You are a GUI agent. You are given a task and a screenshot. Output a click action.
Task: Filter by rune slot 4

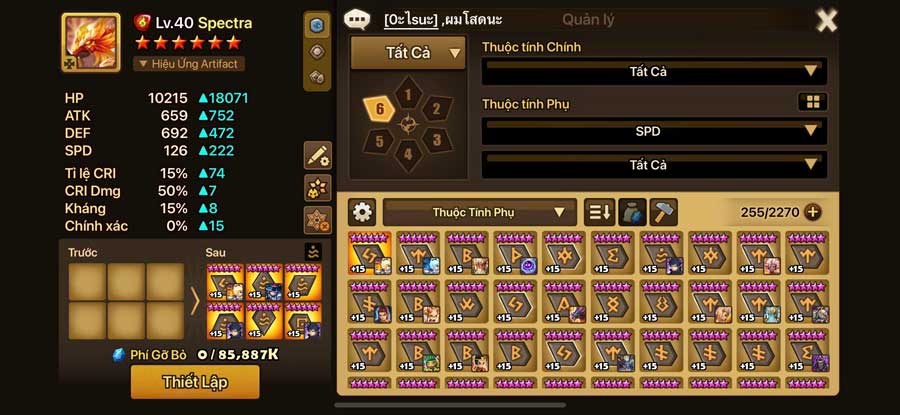coord(408,154)
